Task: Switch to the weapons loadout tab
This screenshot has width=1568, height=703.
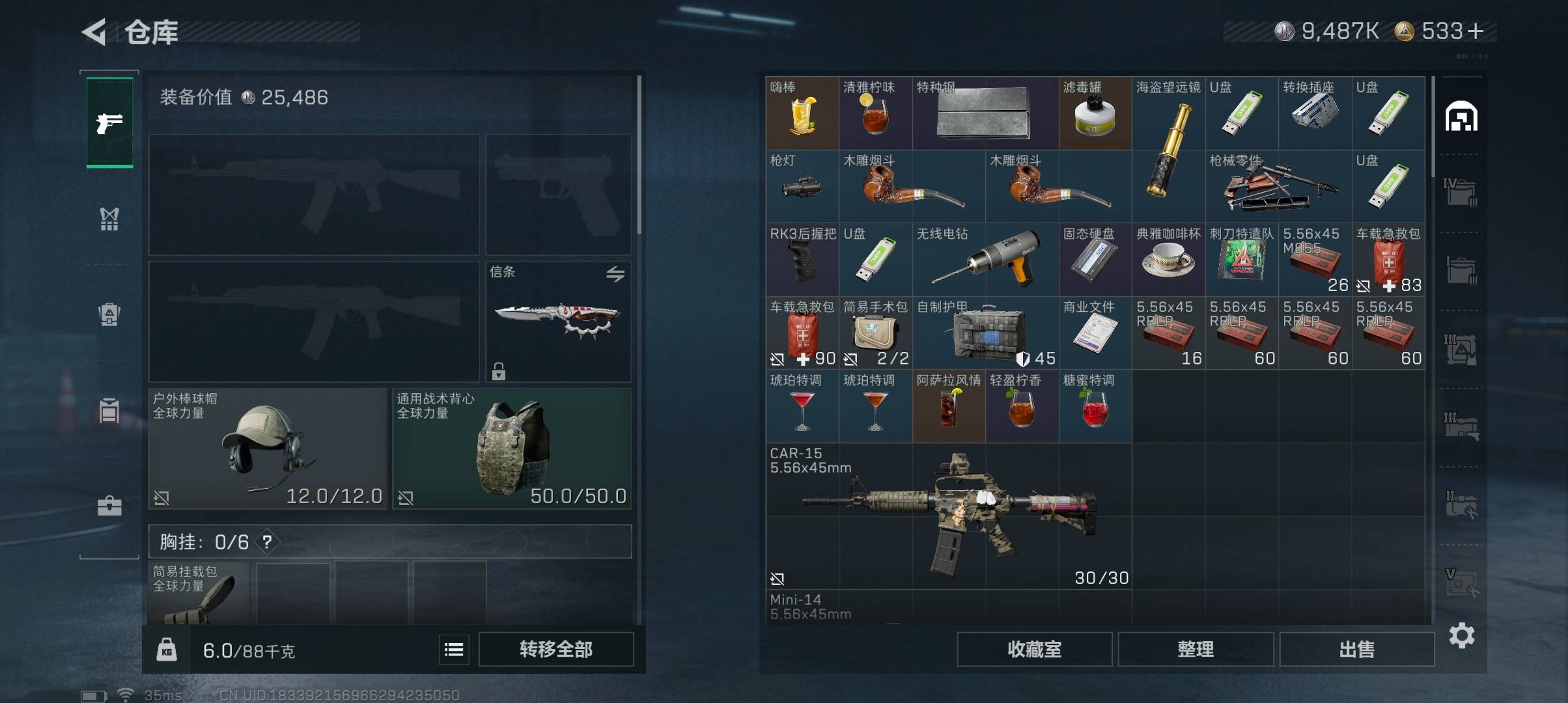Action: 109,122
